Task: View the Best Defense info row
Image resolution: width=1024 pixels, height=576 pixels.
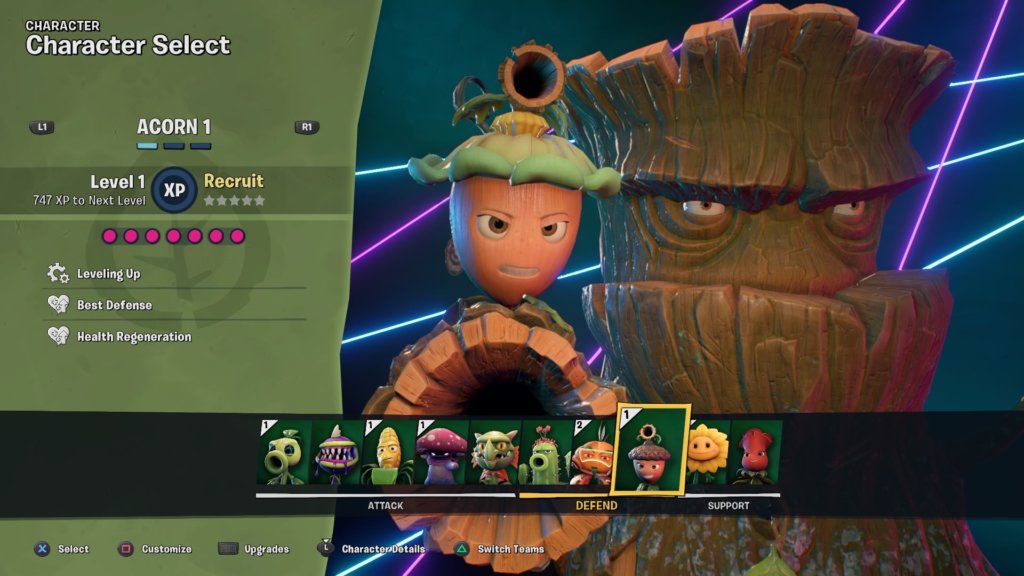Action: coord(114,305)
